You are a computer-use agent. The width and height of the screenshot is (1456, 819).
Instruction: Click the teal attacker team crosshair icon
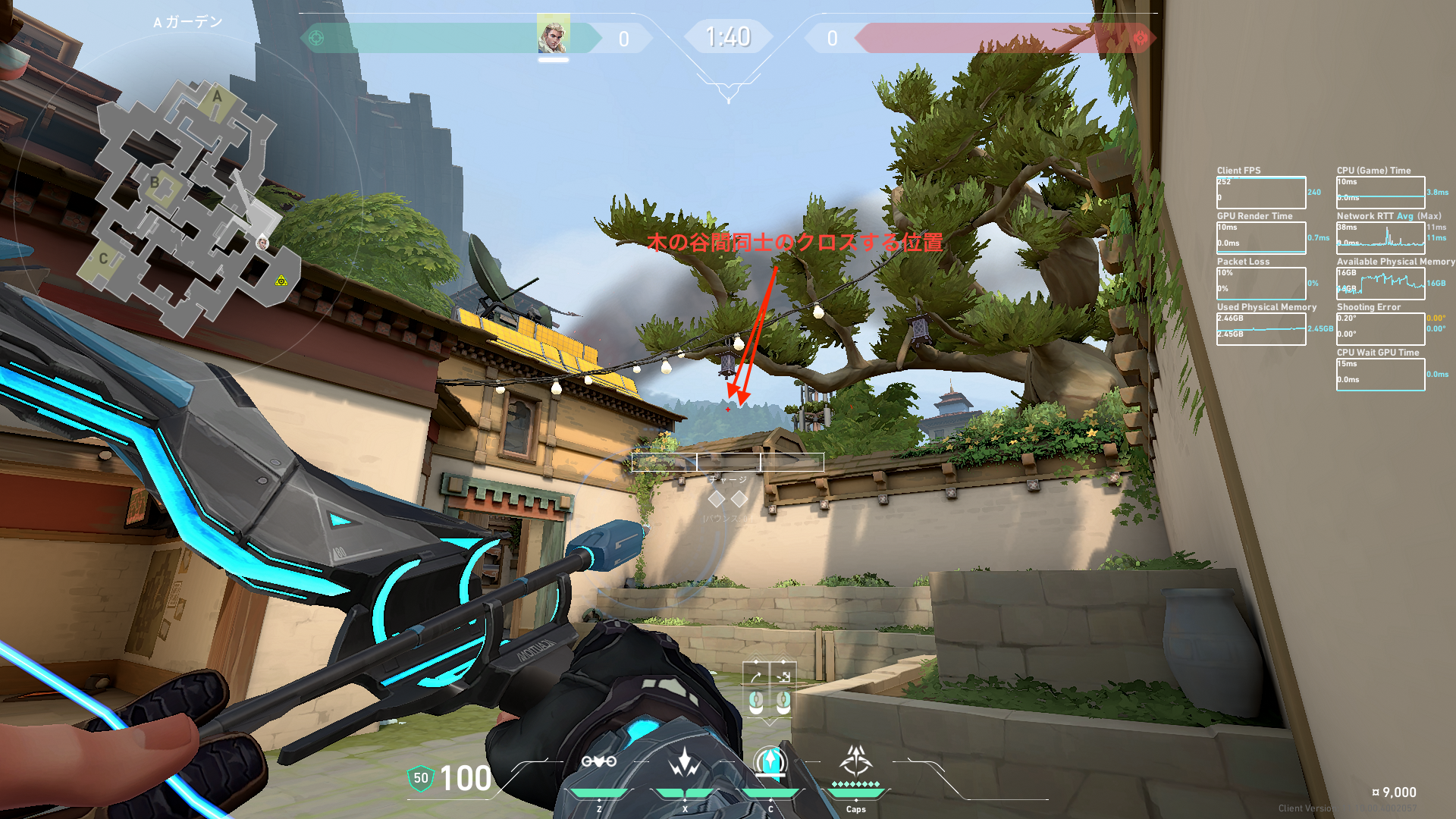[x=316, y=38]
